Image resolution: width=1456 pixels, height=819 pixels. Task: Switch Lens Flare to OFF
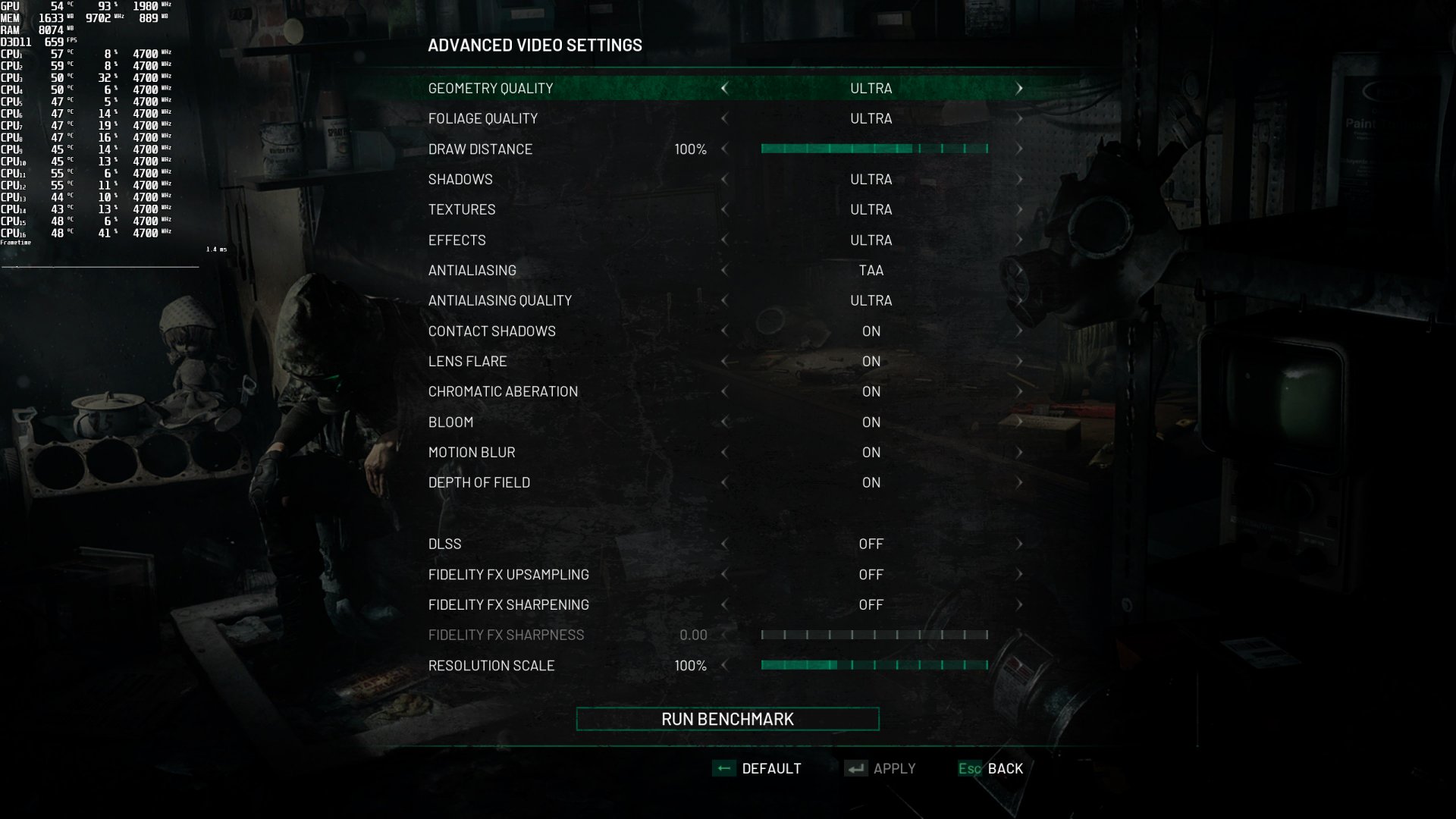pos(1020,361)
